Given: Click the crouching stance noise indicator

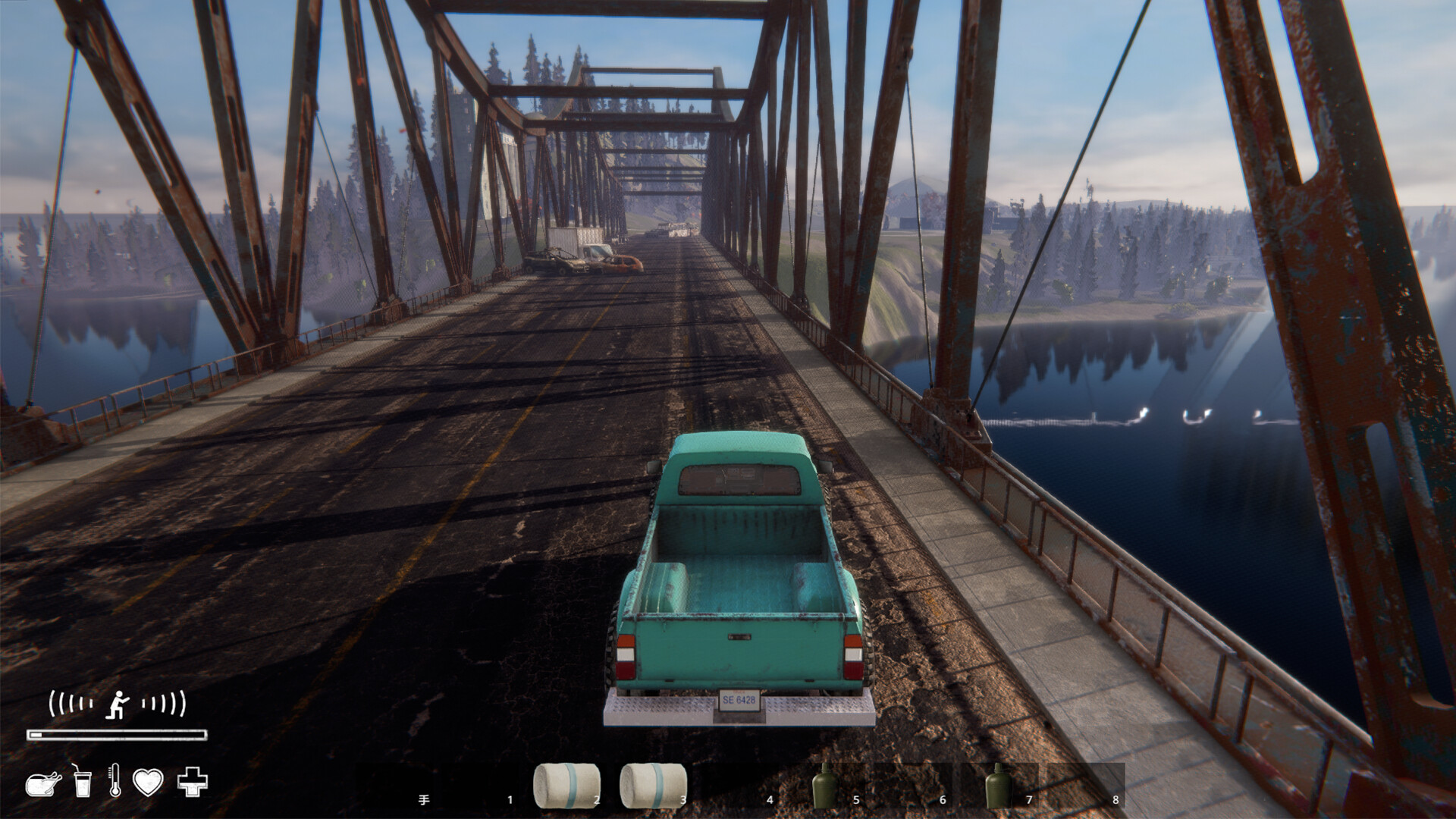Looking at the screenshot, I should pyautogui.click(x=118, y=704).
